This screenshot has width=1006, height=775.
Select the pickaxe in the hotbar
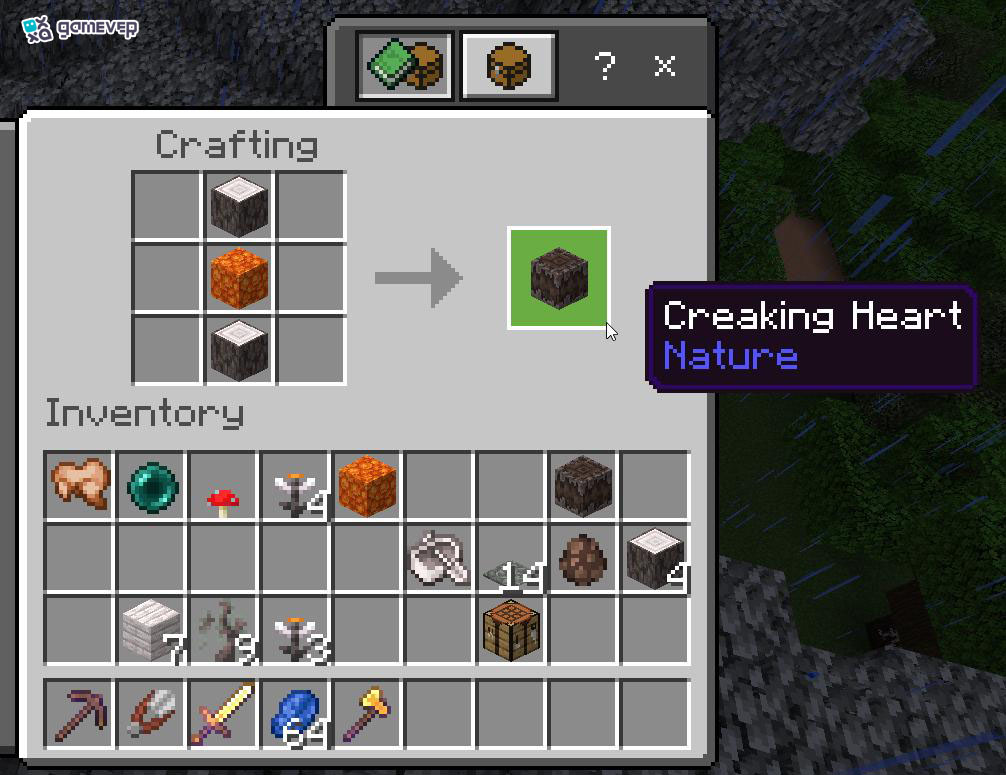[80, 713]
